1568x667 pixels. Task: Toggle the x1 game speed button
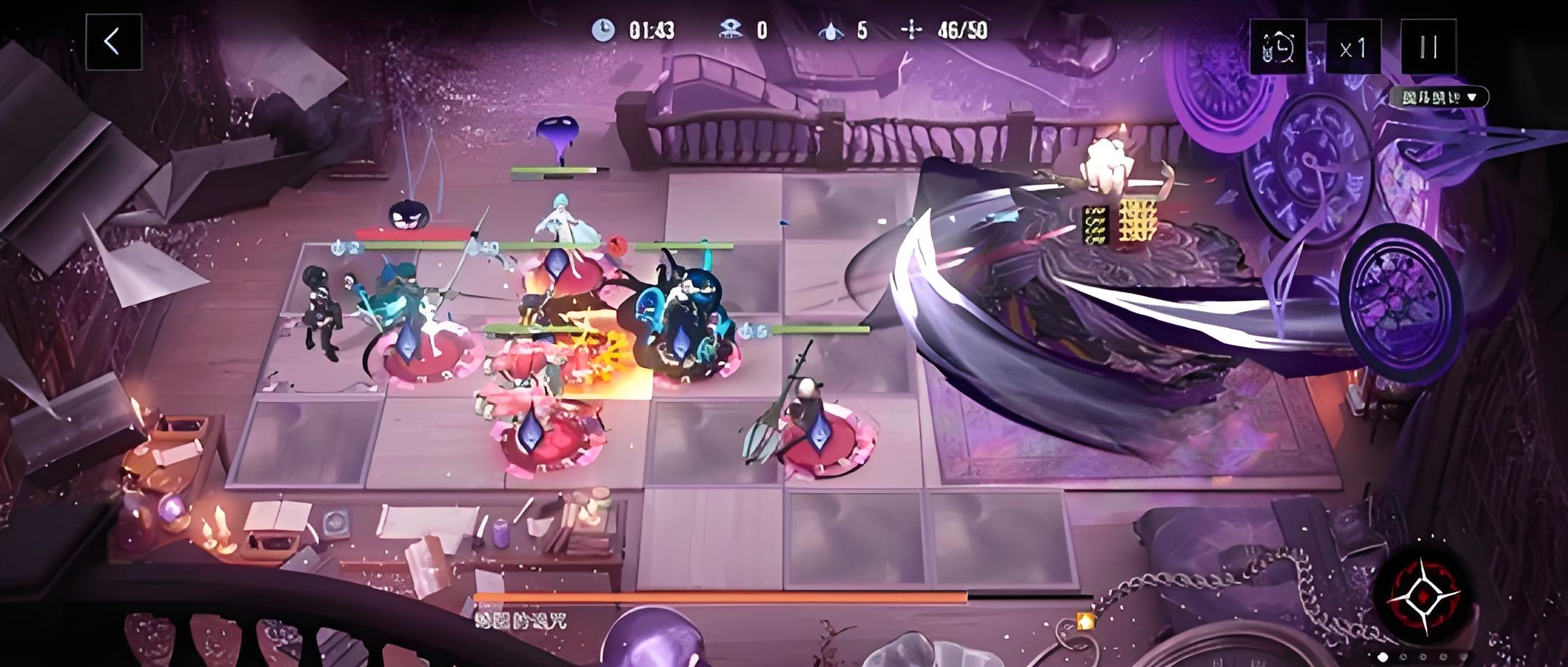[x=1353, y=48]
